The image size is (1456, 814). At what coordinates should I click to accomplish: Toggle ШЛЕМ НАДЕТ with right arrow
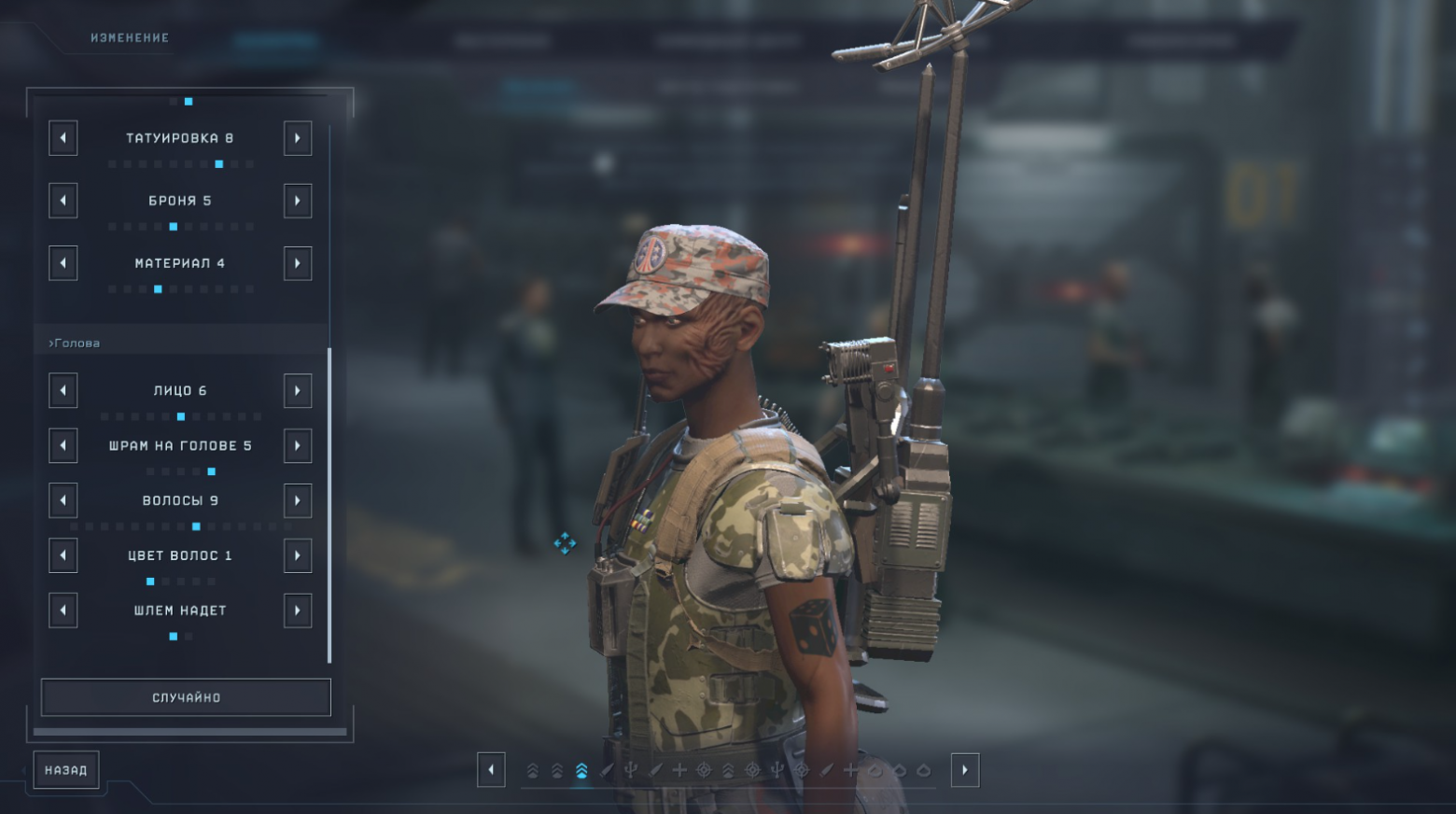coord(298,610)
